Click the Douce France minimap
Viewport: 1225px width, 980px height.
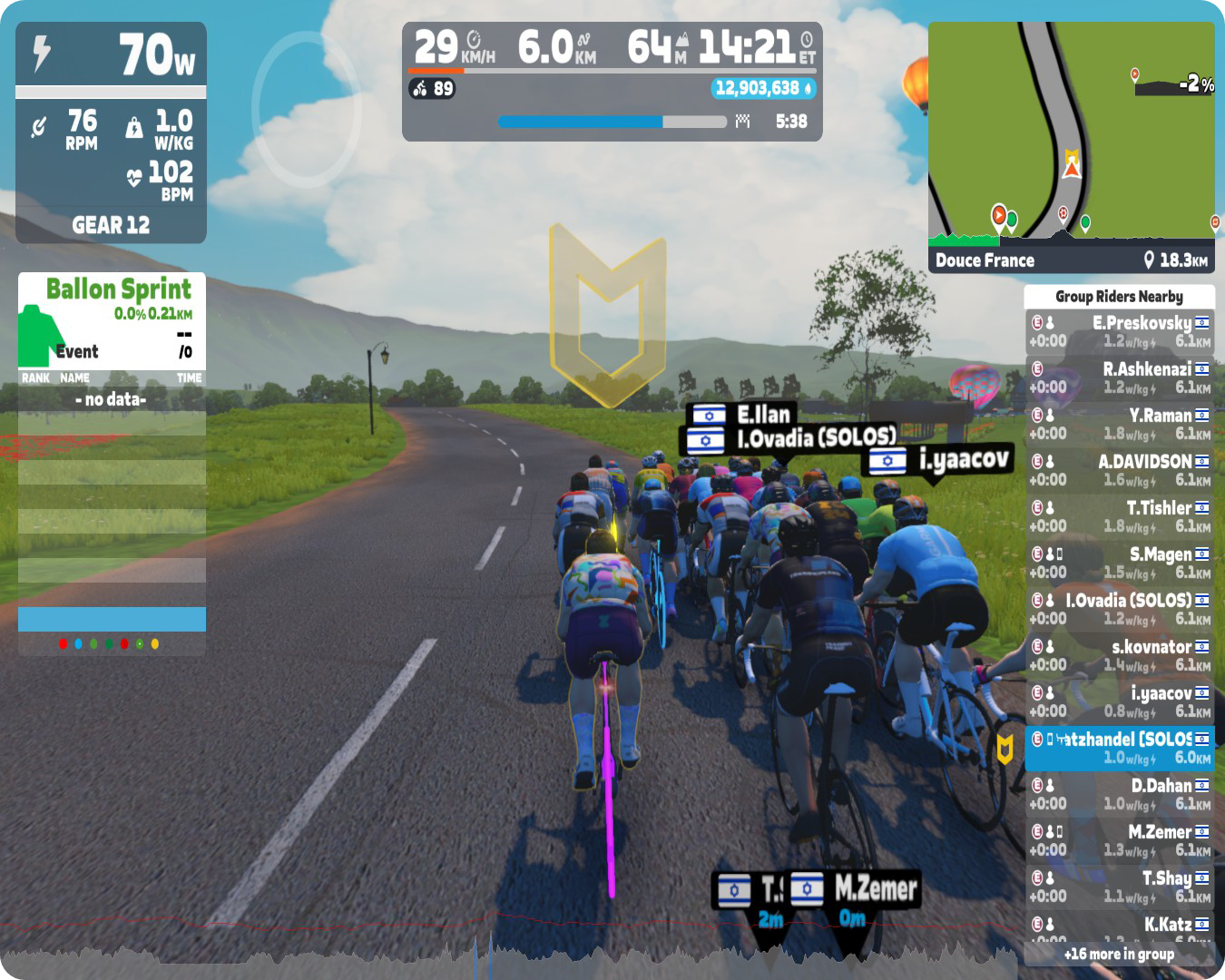1071,127
